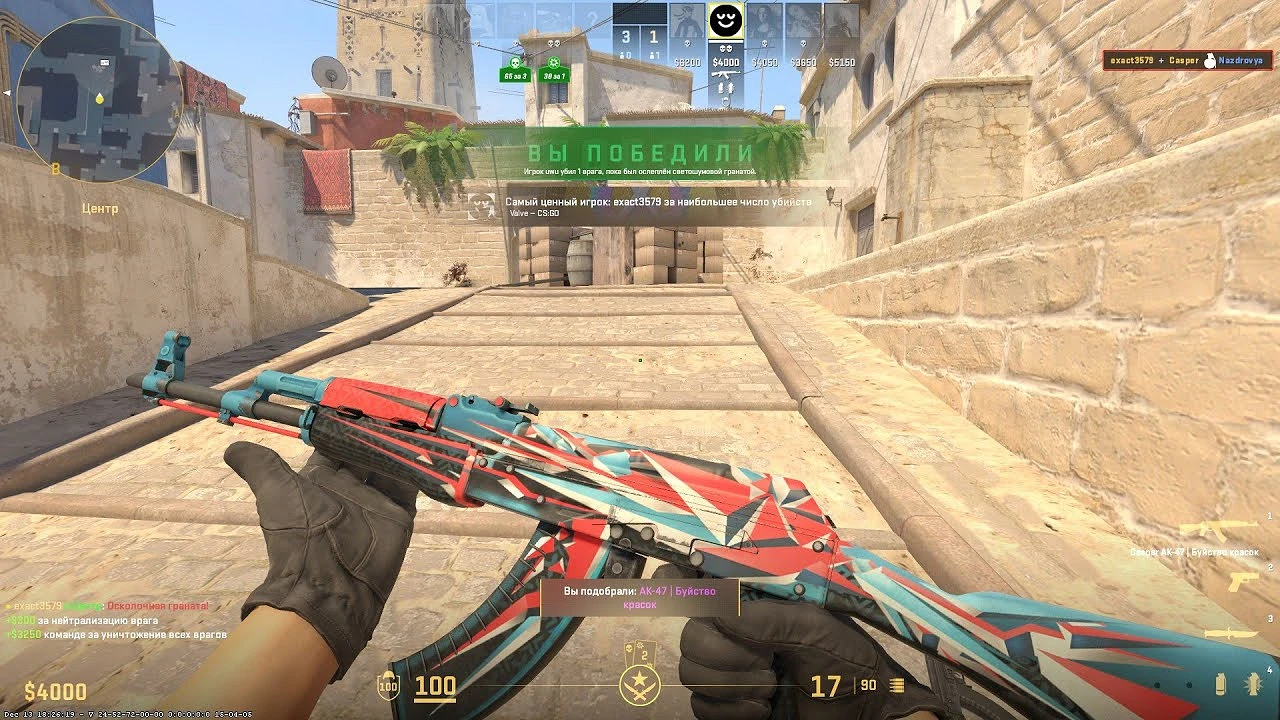Click the teammate avatar showing $5150
1280x720 pixels.
tap(841, 22)
